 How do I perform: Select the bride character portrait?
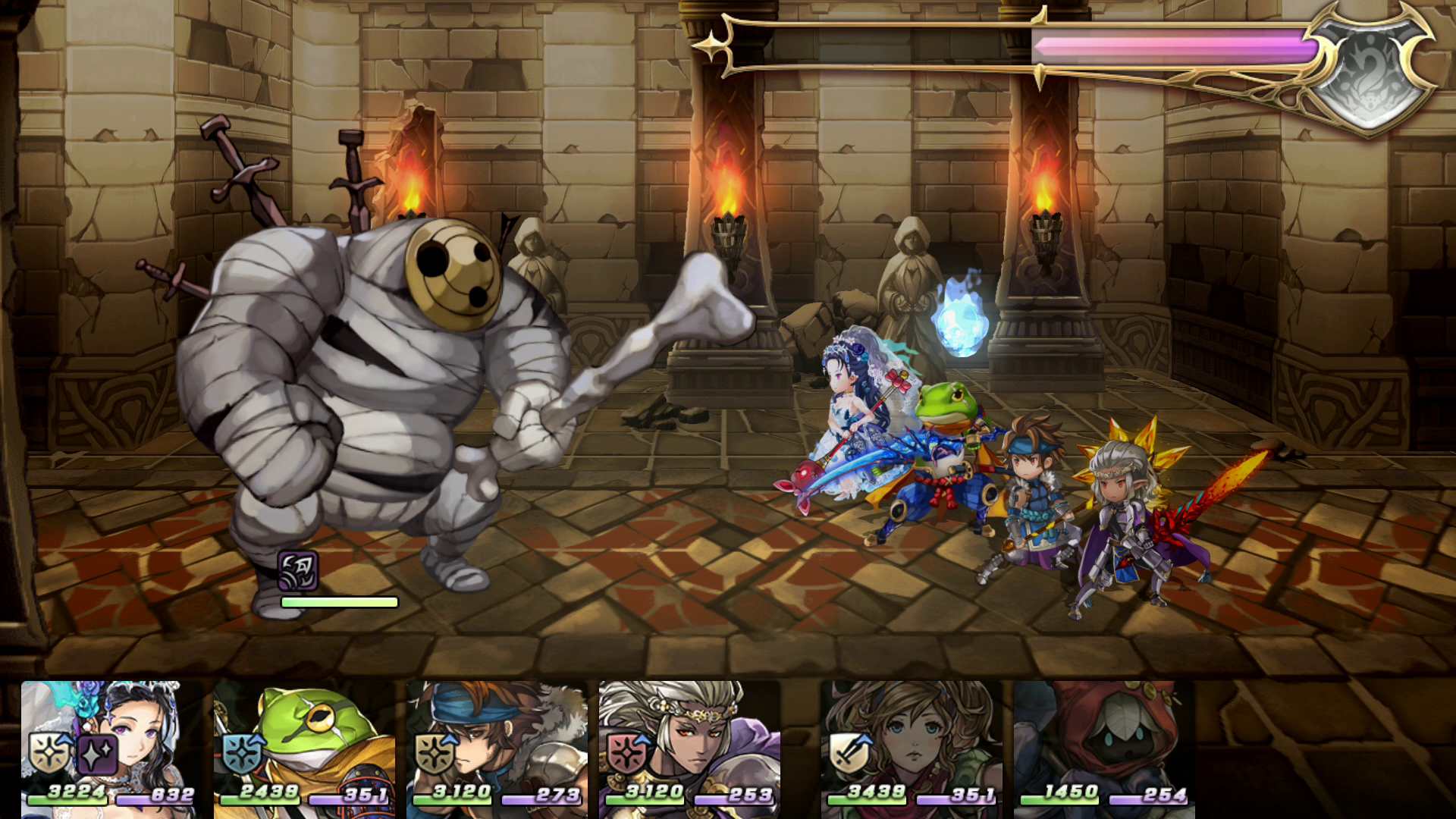111,747
